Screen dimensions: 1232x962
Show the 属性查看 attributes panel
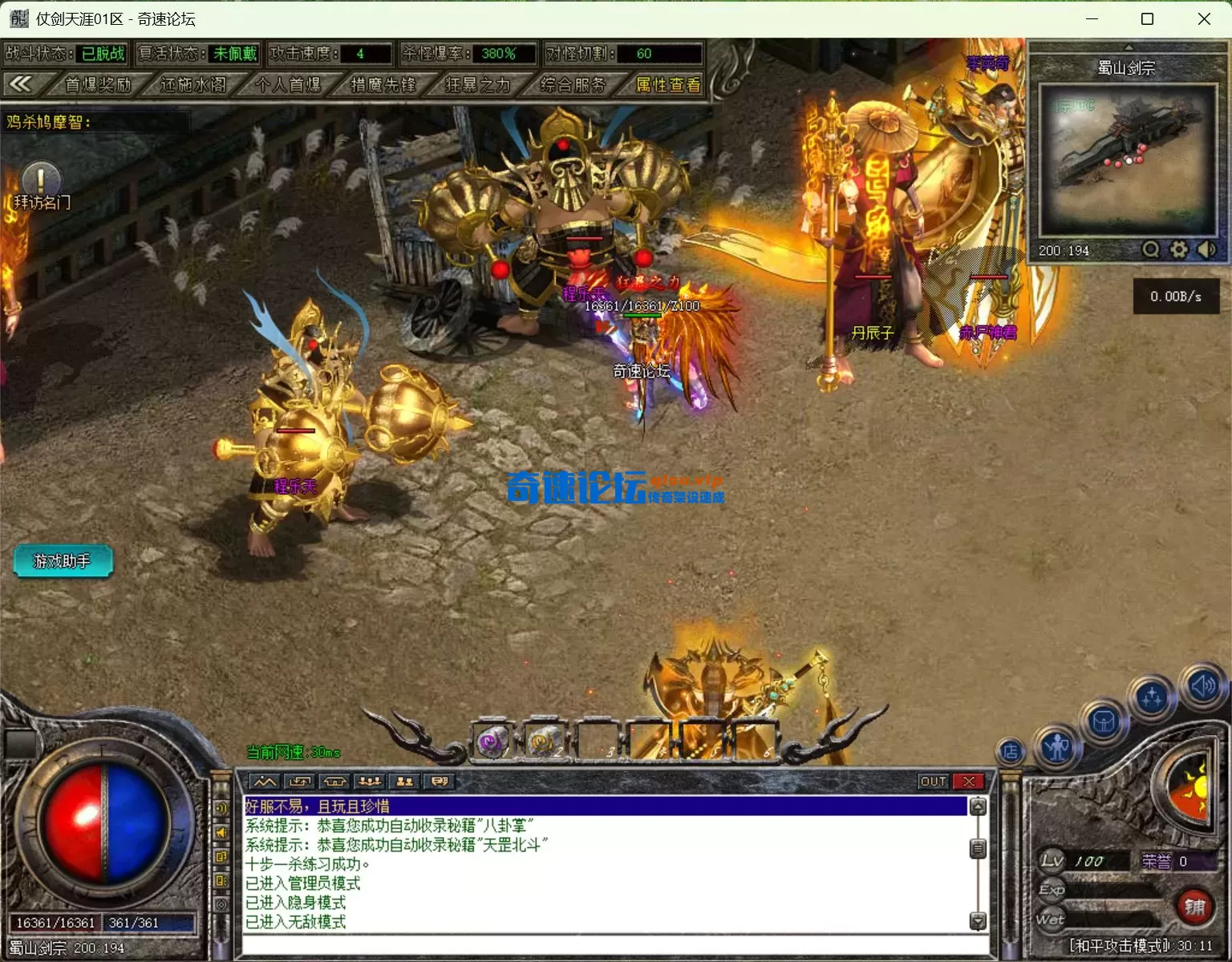click(667, 84)
